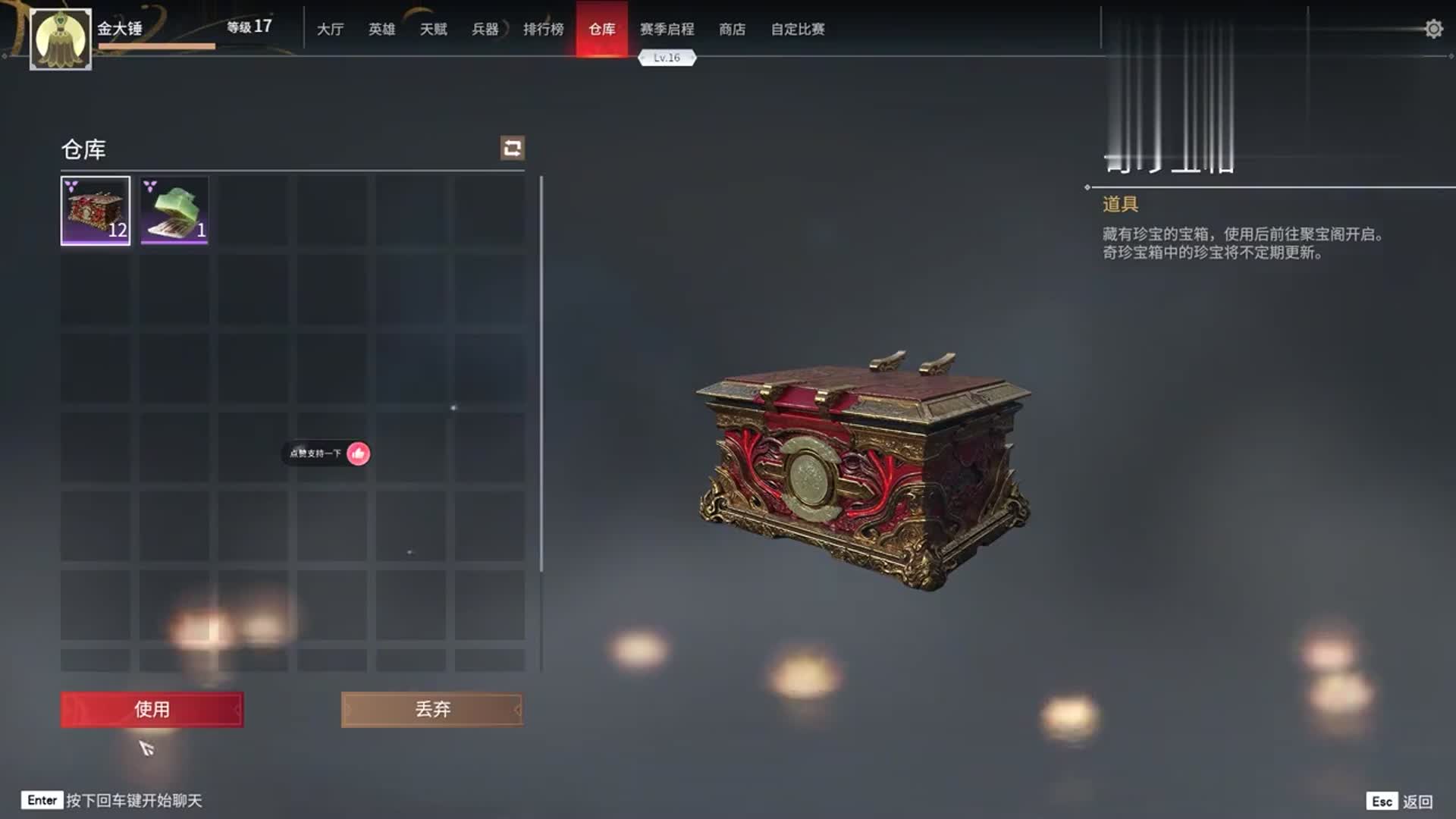The width and height of the screenshot is (1456, 819).
Task: Open the 商店 shop tab
Action: 730,30
